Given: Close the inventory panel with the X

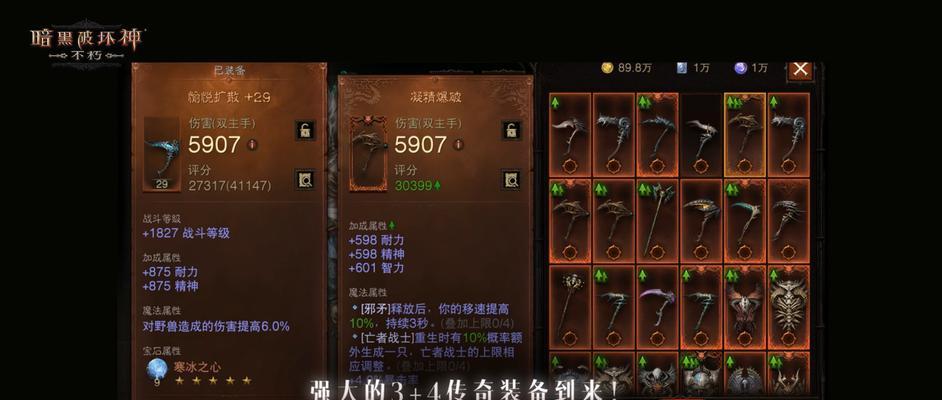Looking at the screenshot, I should coord(800,68).
